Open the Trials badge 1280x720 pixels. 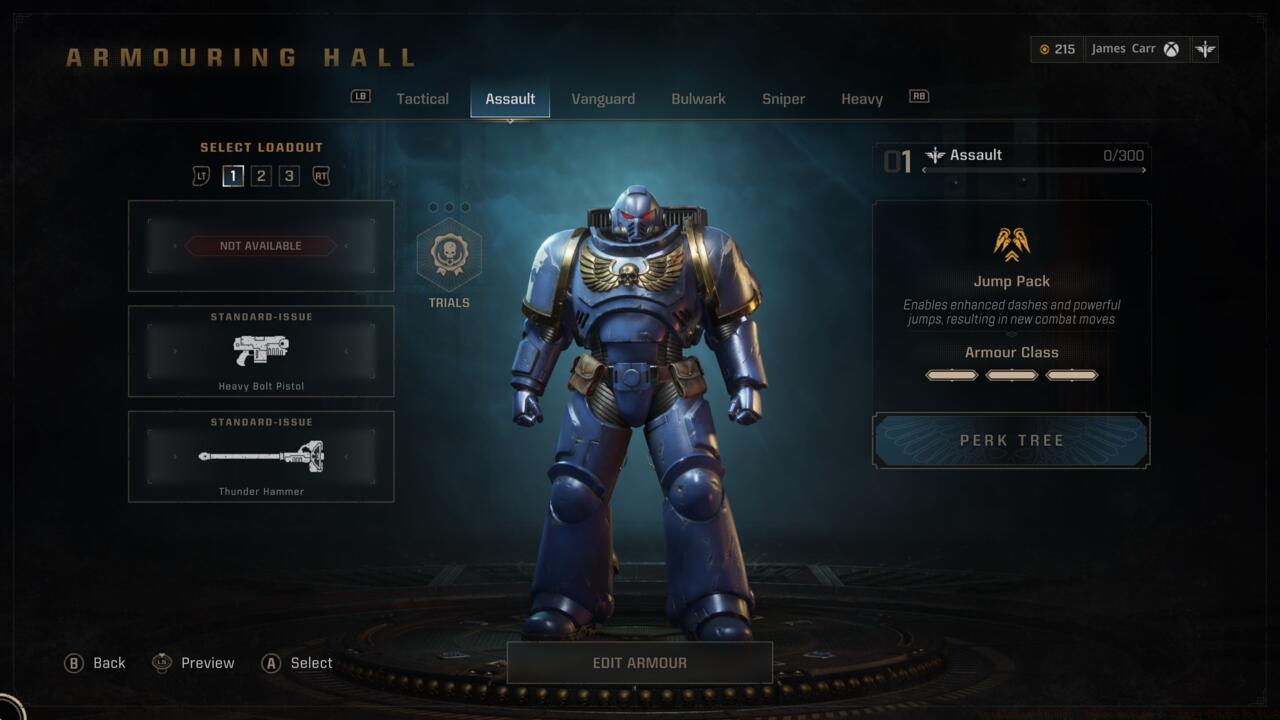click(x=449, y=256)
